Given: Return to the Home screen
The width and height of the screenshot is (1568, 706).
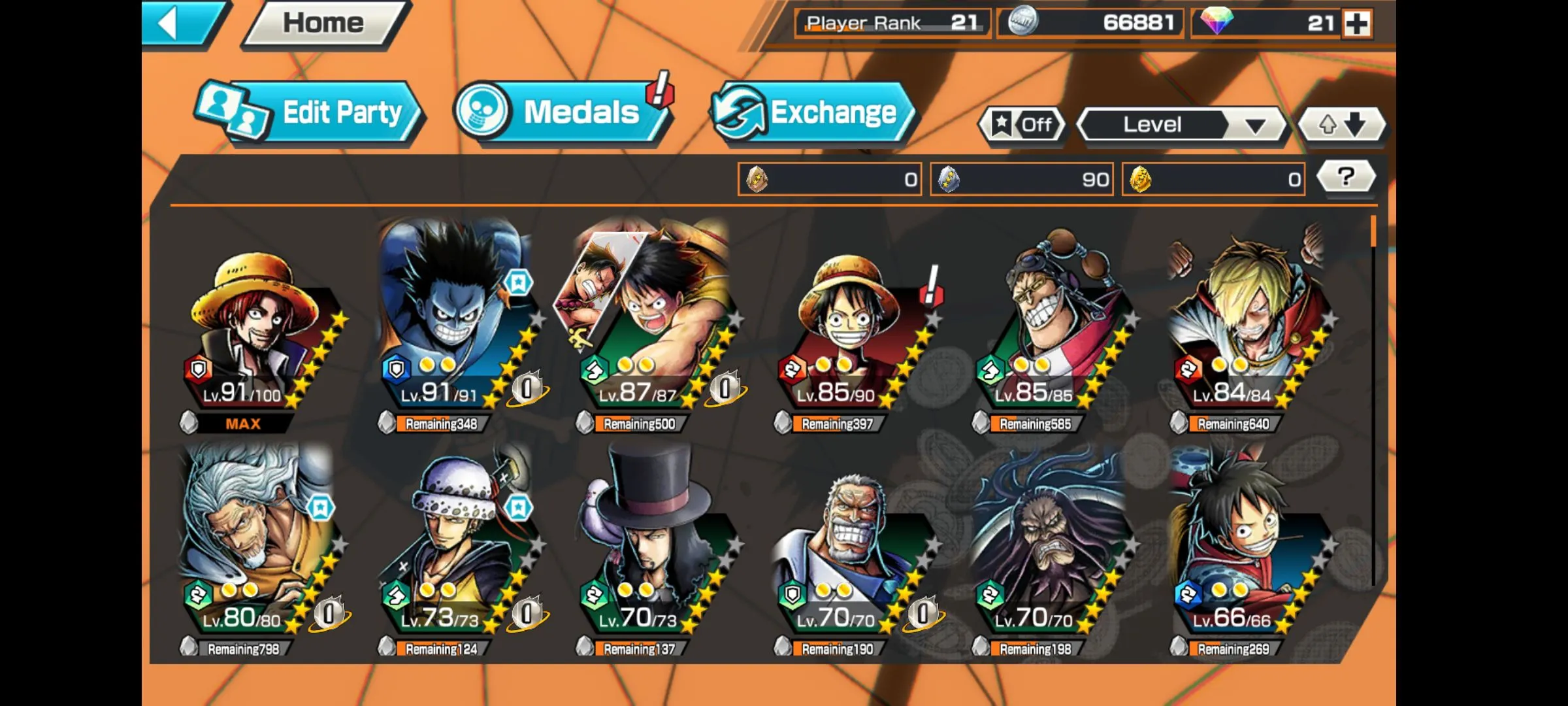Looking at the screenshot, I should [x=325, y=24].
